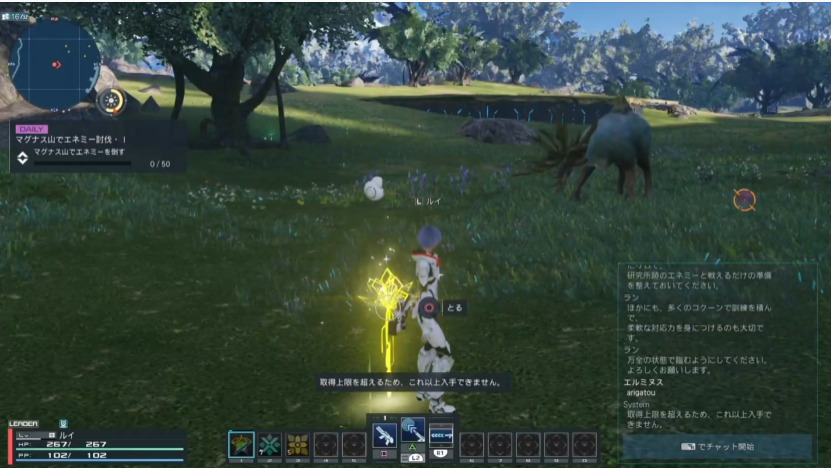Image resolution: width=831 pixels, height=468 pixels.
Task: Use the yellow flower hotbar item
Action: (x=297, y=444)
